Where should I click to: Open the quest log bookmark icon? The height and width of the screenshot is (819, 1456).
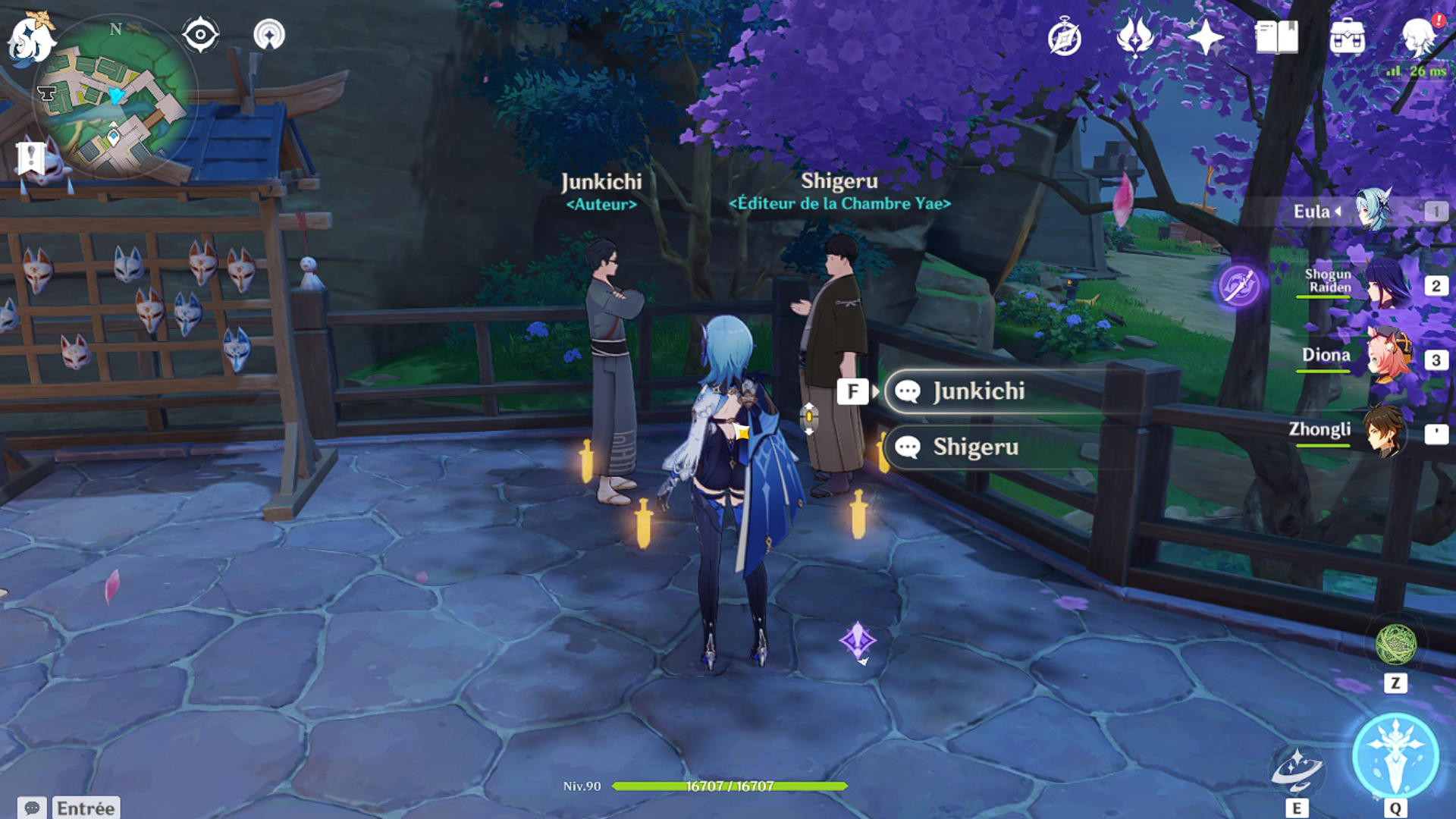[x=31, y=158]
